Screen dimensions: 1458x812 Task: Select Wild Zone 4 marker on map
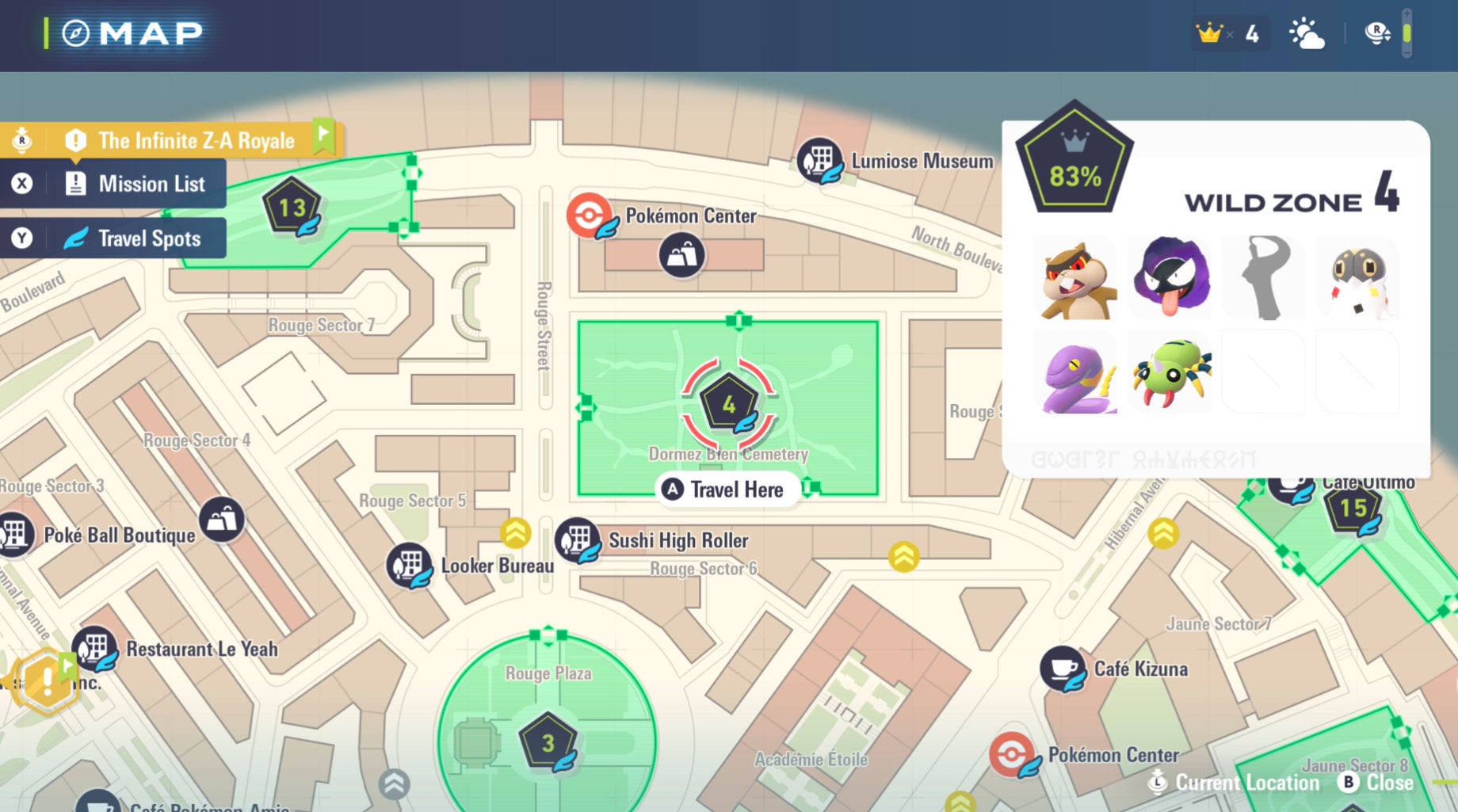[x=729, y=406]
